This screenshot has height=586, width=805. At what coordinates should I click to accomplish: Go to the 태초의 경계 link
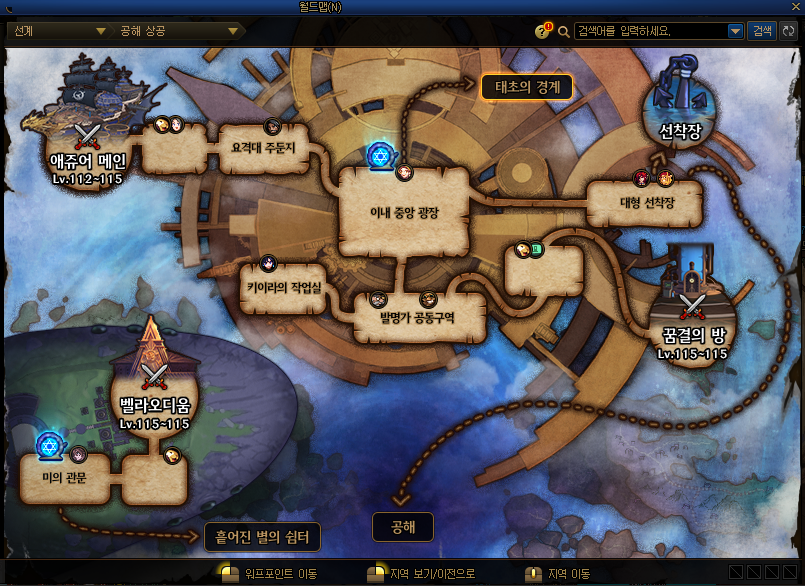[x=527, y=87]
